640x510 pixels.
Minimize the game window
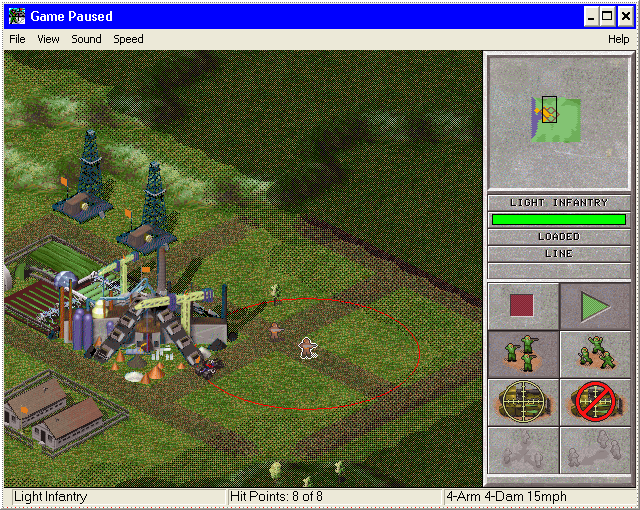click(590, 16)
